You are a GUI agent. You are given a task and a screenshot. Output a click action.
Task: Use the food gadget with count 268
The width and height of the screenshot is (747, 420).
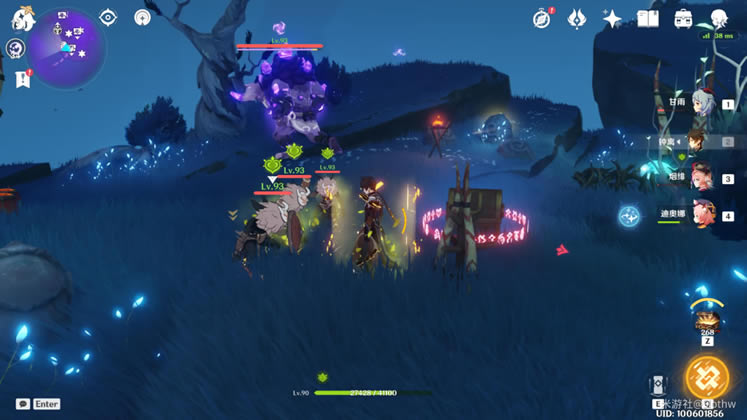(x=708, y=322)
